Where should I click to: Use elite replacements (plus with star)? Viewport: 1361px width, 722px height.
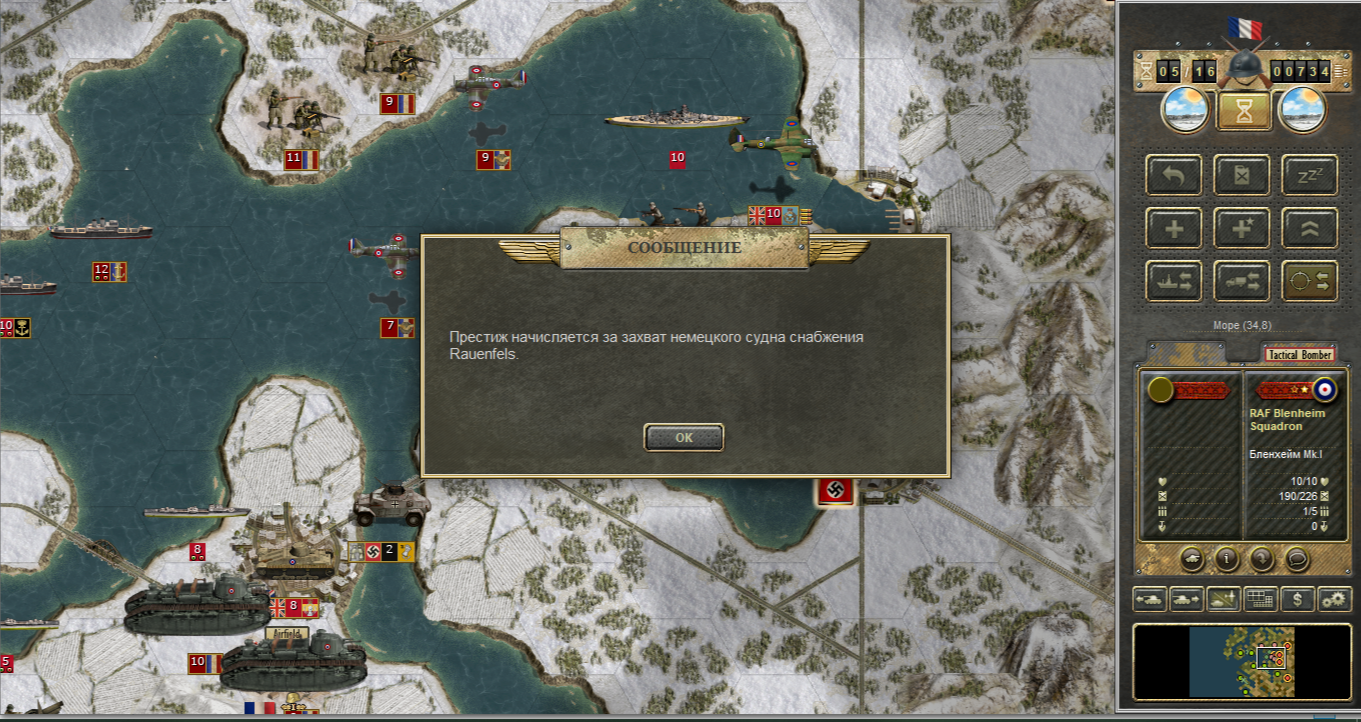pyautogui.click(x=1242, y=228)
